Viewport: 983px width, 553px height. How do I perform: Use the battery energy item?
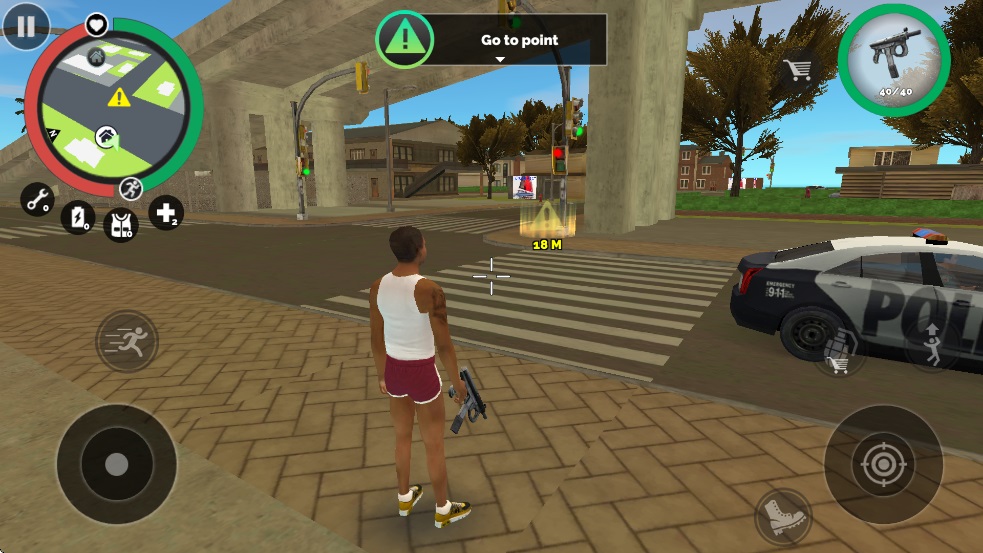click(x=78, y=217)
